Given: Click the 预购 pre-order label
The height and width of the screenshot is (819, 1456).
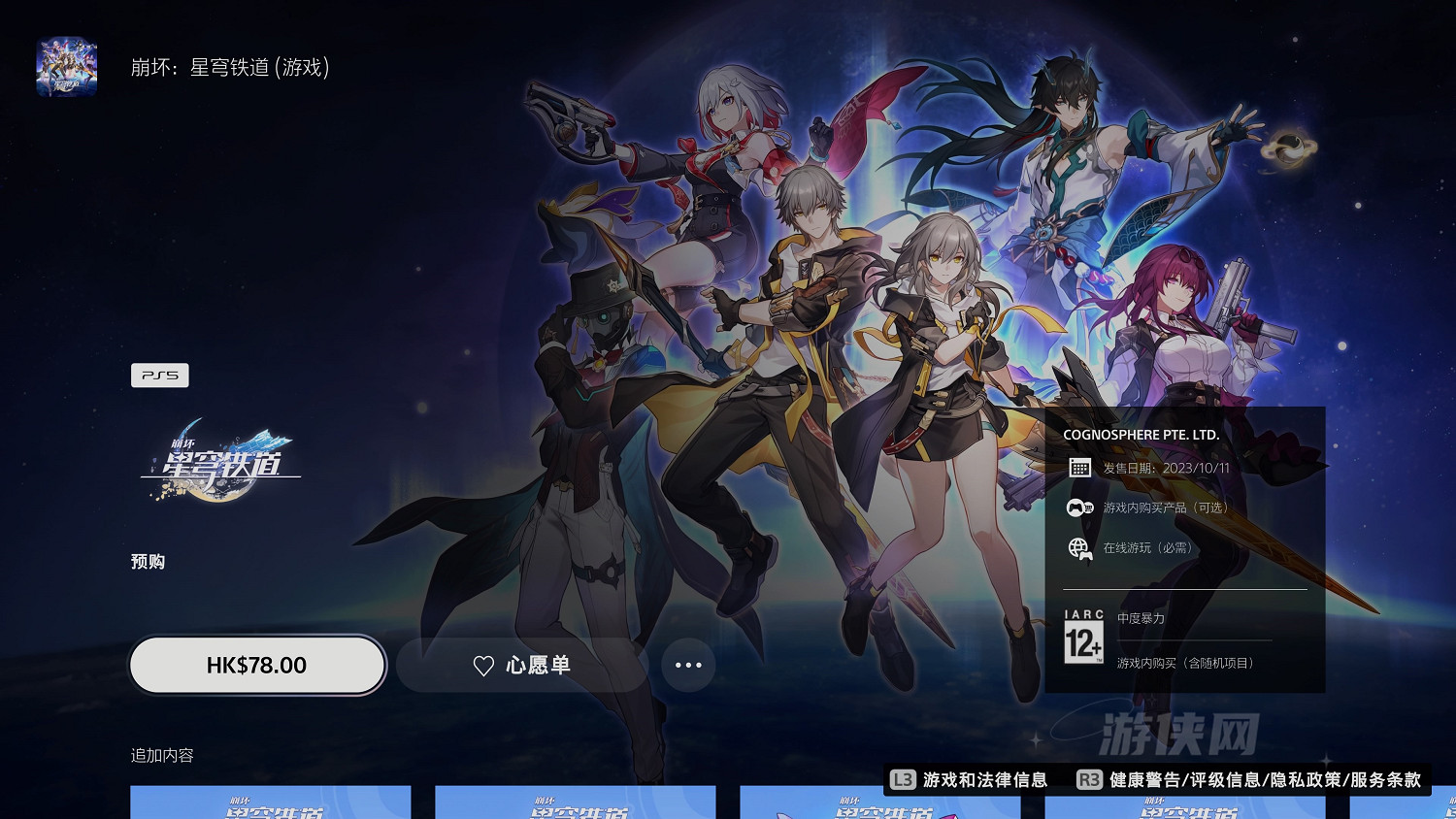Looking at the screenshot, I should point(147,561).
